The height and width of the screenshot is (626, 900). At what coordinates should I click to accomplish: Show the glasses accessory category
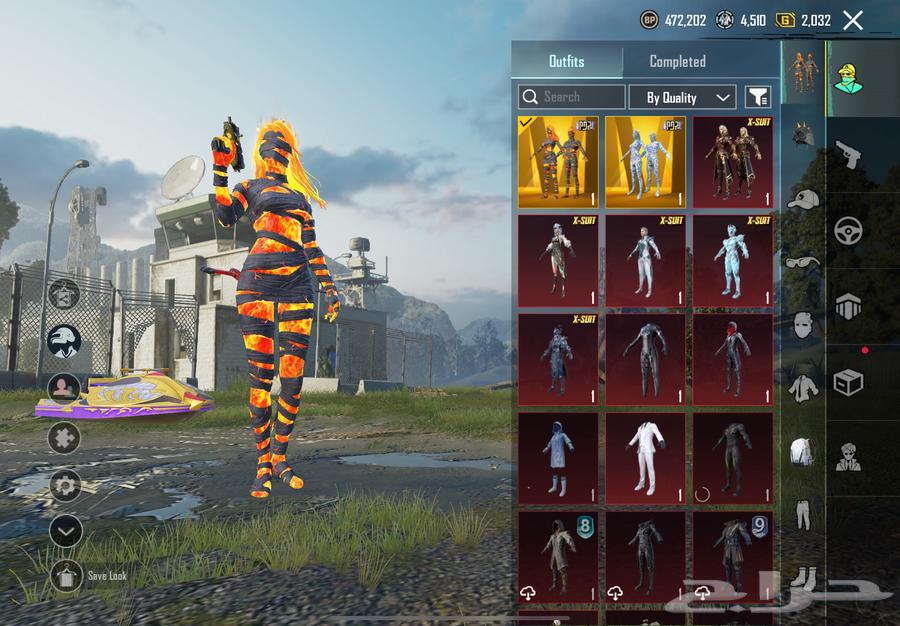(x=802, y=262)
